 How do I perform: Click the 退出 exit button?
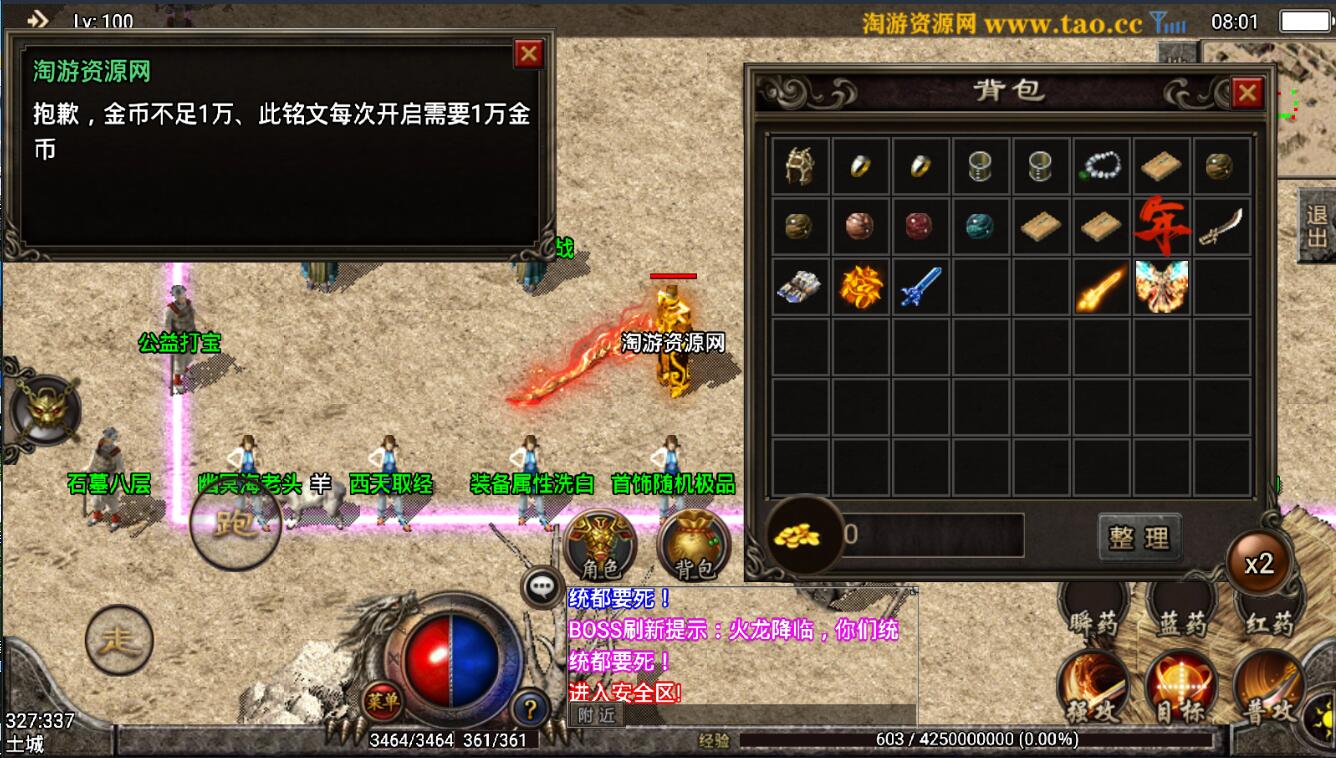[1316, 226]
